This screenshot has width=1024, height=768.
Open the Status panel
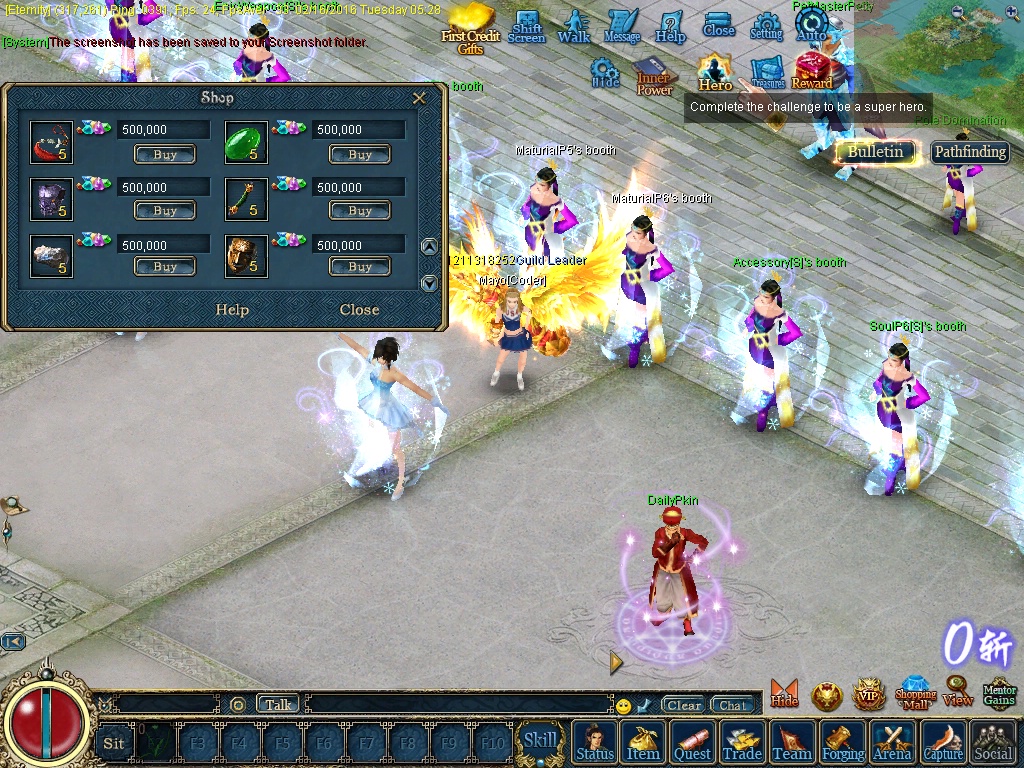point(595,742)
